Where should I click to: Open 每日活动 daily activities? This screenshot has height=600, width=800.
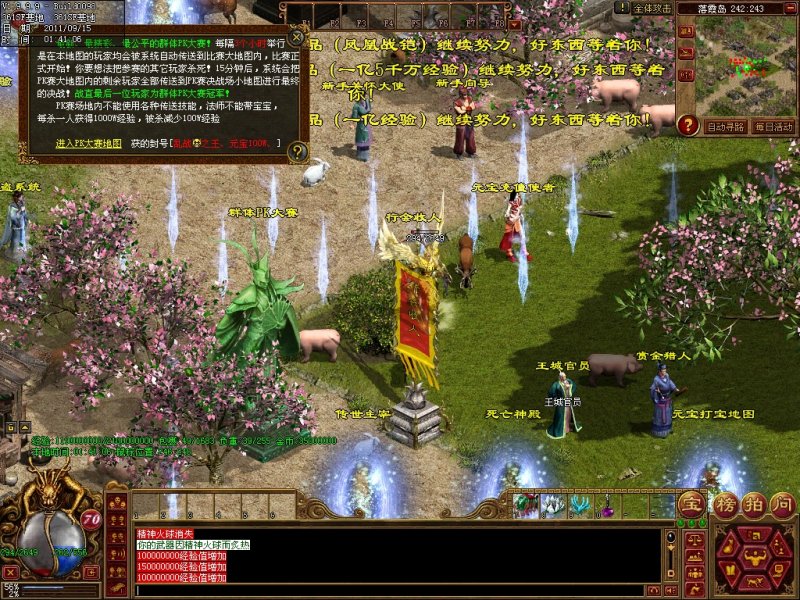773,127
